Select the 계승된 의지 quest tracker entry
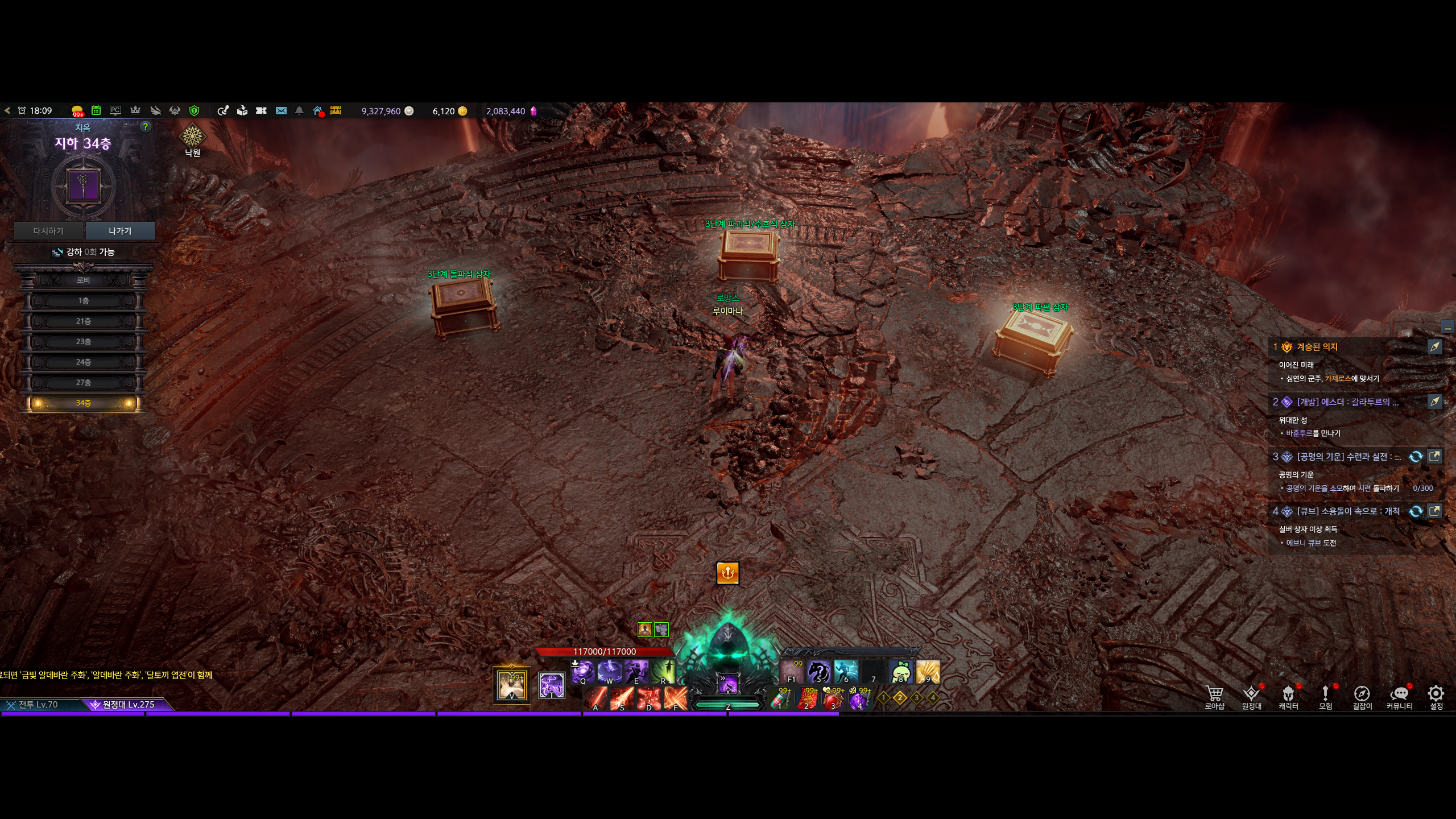The width and height of the screenshot is (1456, 819). [1317, 347]
